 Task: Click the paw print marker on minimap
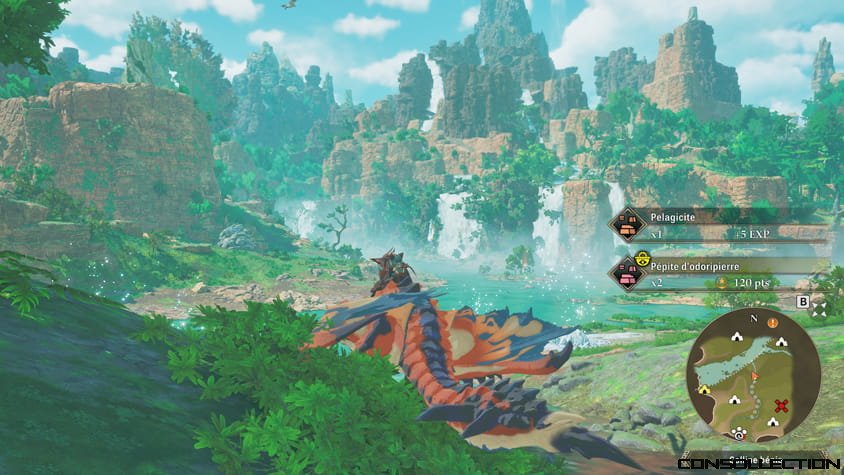point(739,432)
